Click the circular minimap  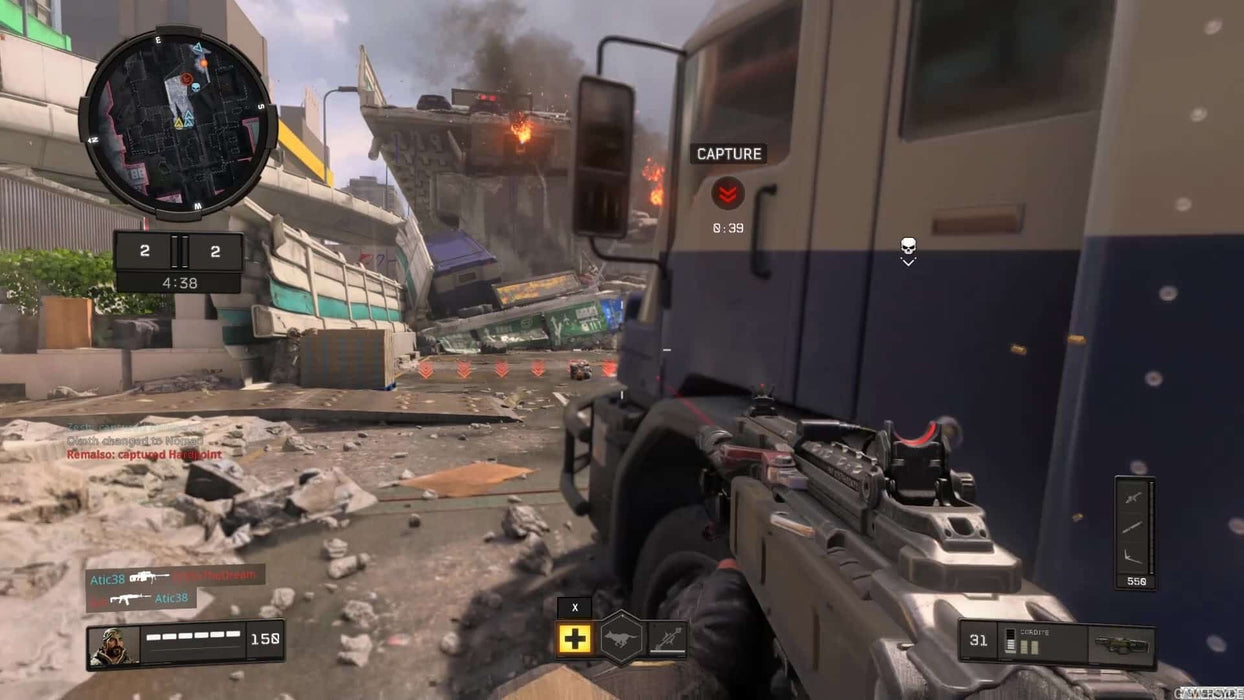pos(178,123)
